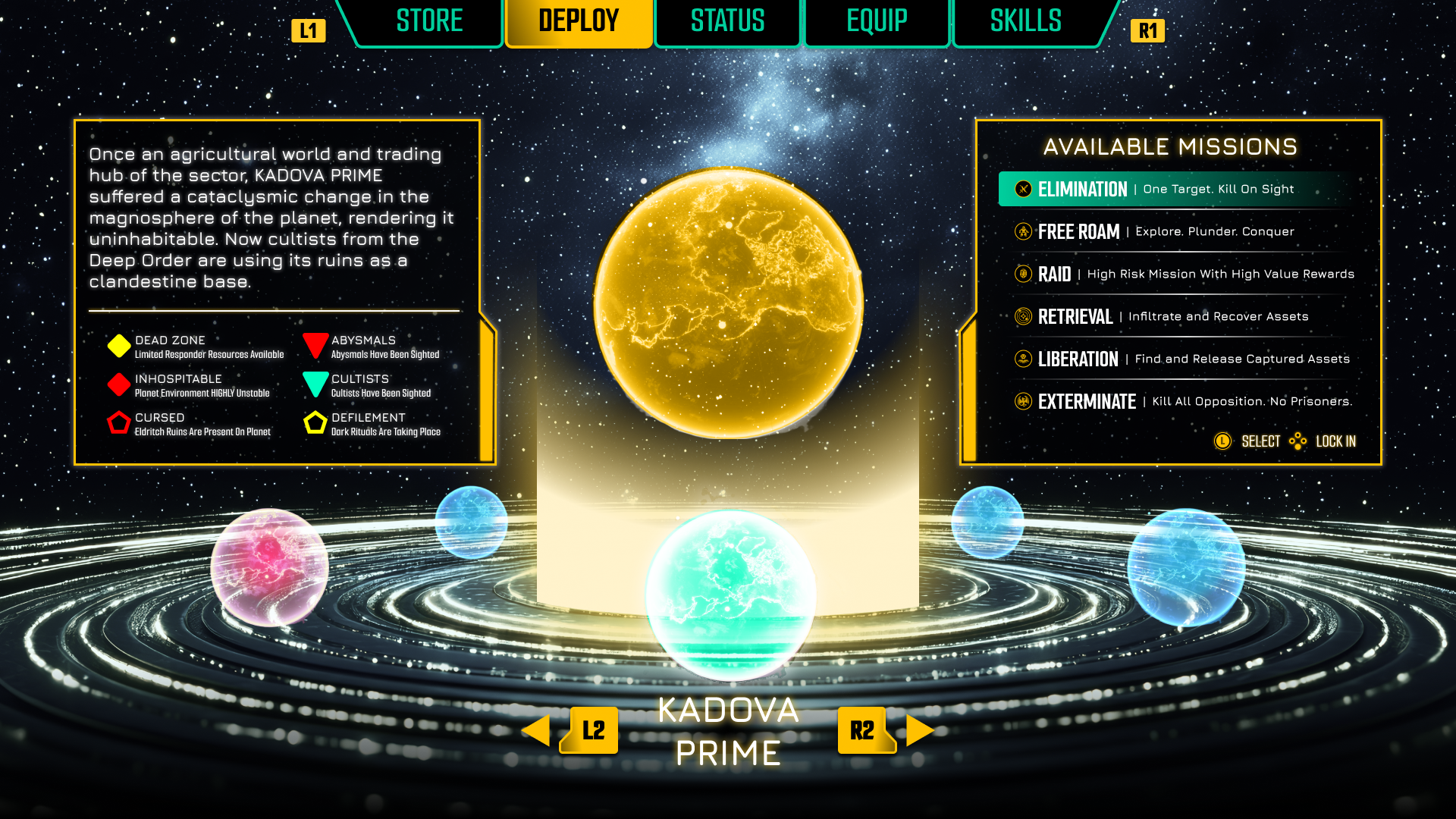
Task: Toggle the INHOSPITABLE red diamond marker
Action: pyautogui.click(x=118, y=384)
